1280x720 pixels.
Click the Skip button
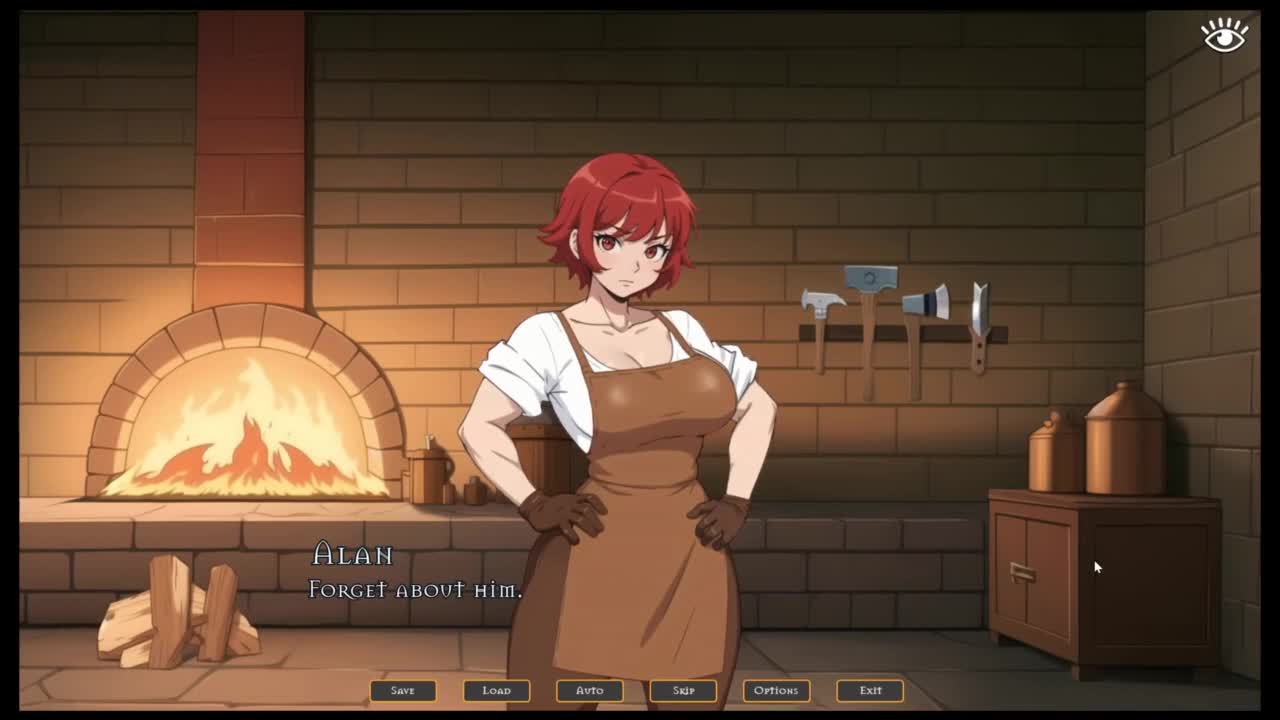683,690
